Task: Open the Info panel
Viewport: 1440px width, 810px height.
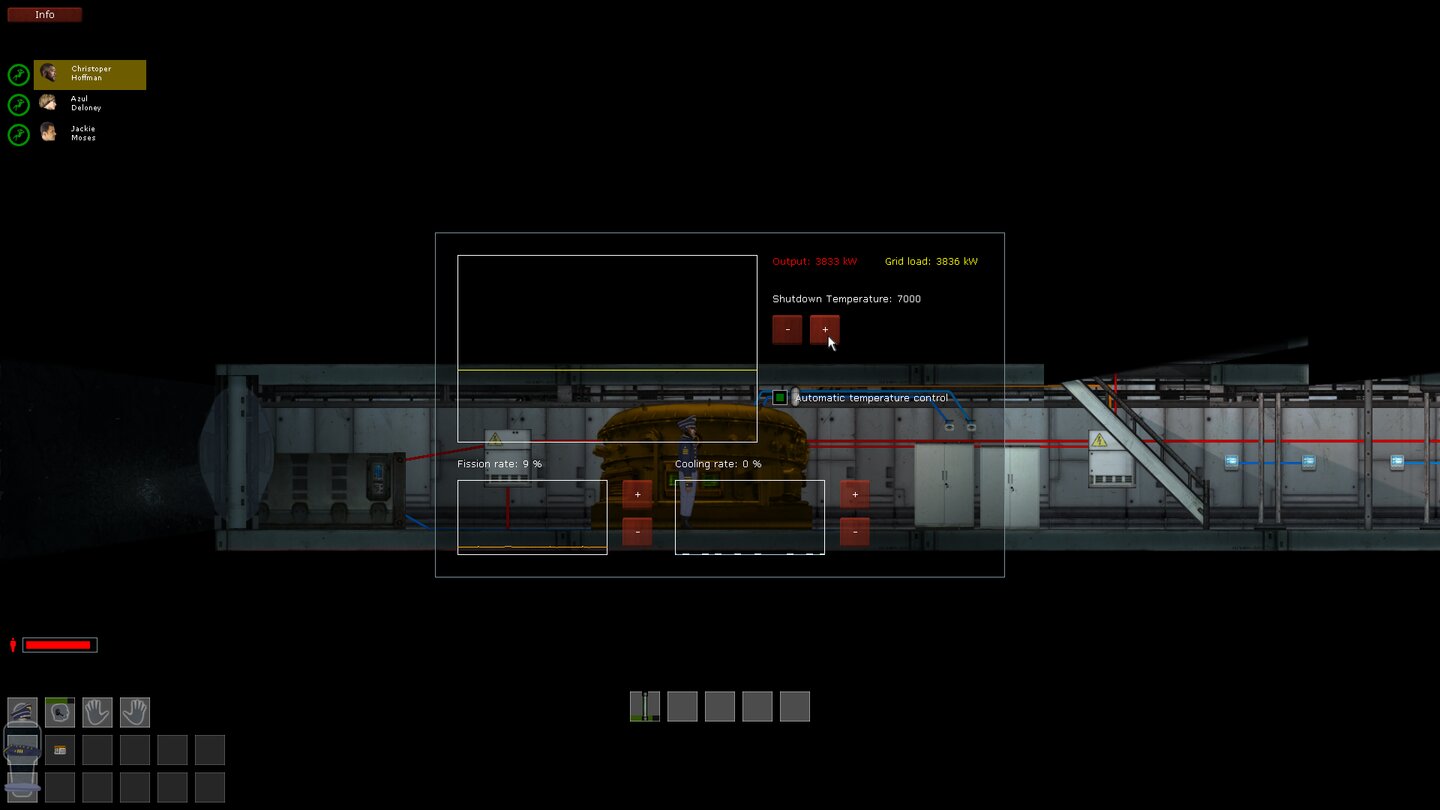Action: pyautogui.click(x=44, y=14)
